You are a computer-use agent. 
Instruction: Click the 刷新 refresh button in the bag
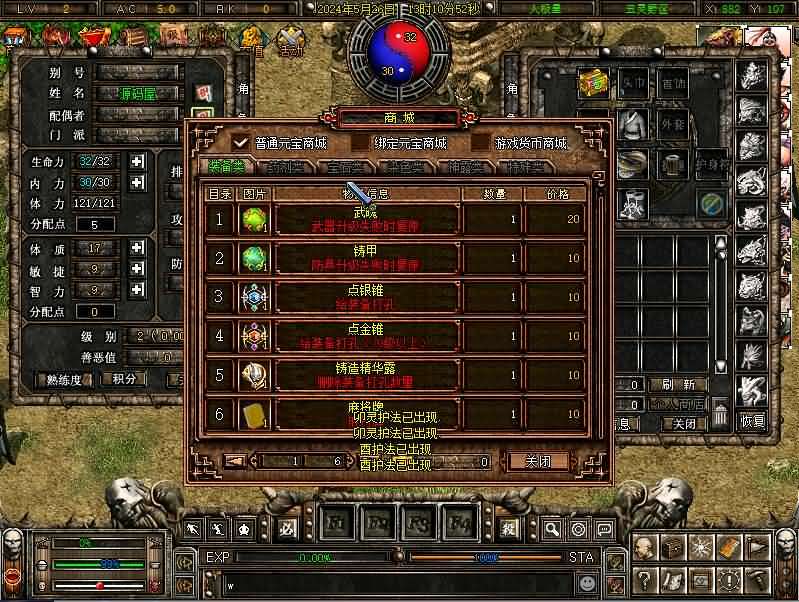[x=691, y=385]
